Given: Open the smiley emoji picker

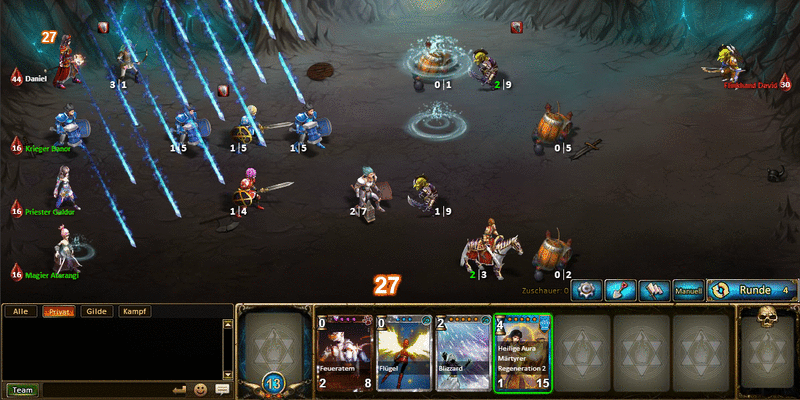Looking at the screenshot, I should (x=201, y=389).
